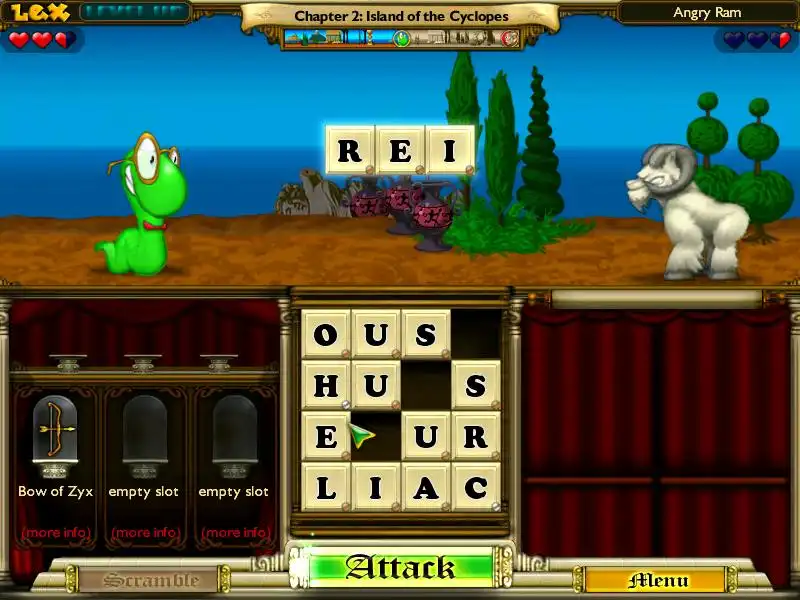This screenshot has height=600, width=800.
Task: Add the letter A tile
Action: pos(426,488)
